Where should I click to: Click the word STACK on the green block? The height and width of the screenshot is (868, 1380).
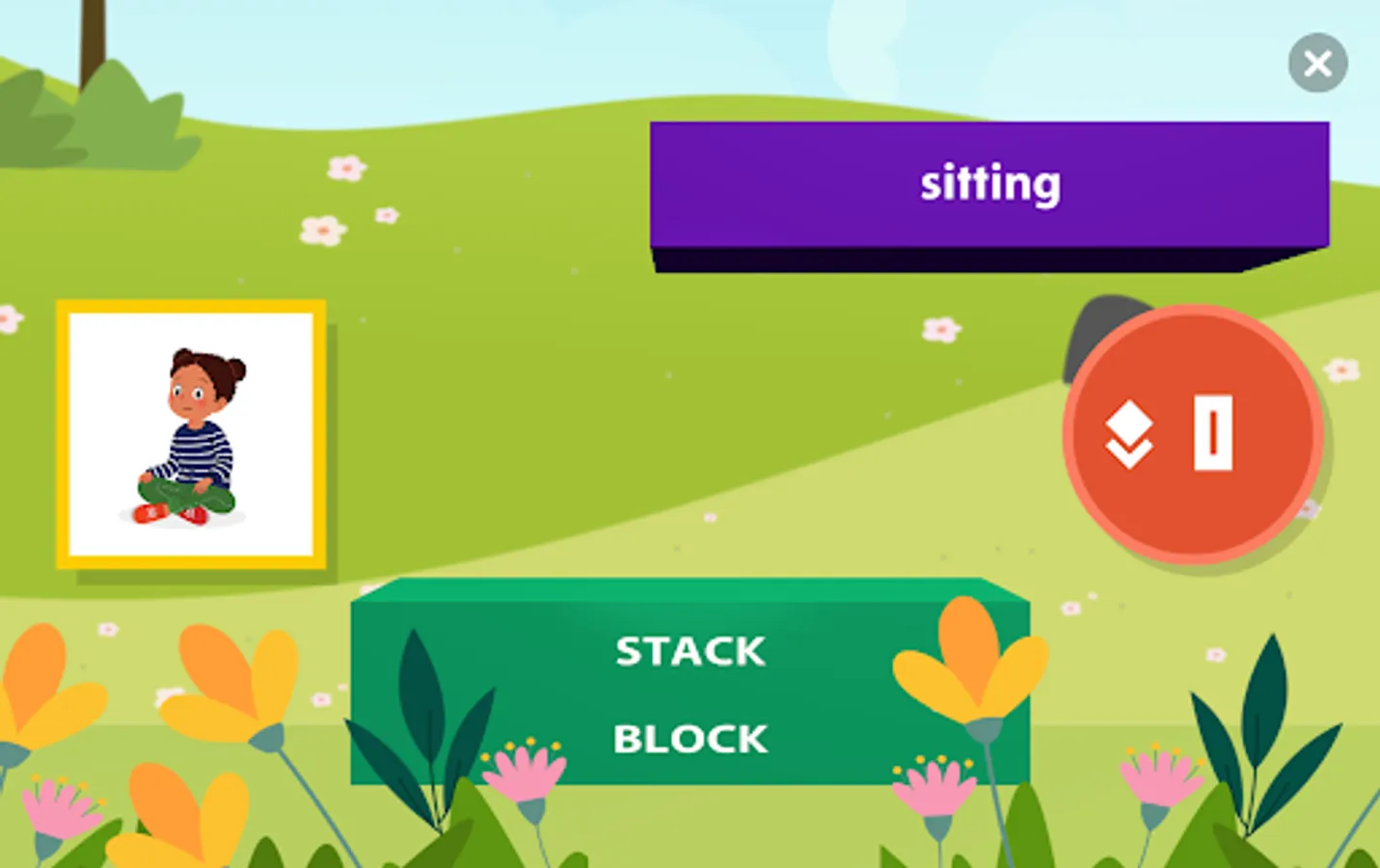click(690, 651)
